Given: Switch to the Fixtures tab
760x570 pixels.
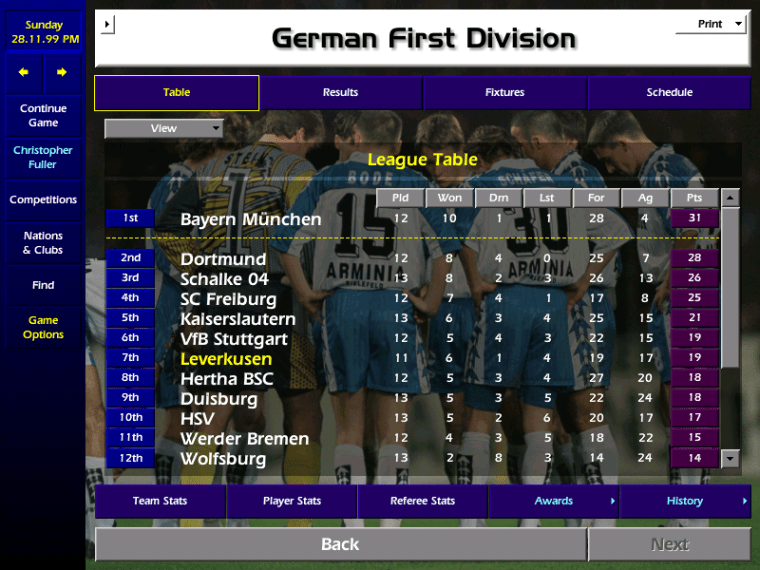Looking at the screenshot, I should [505, 93].
